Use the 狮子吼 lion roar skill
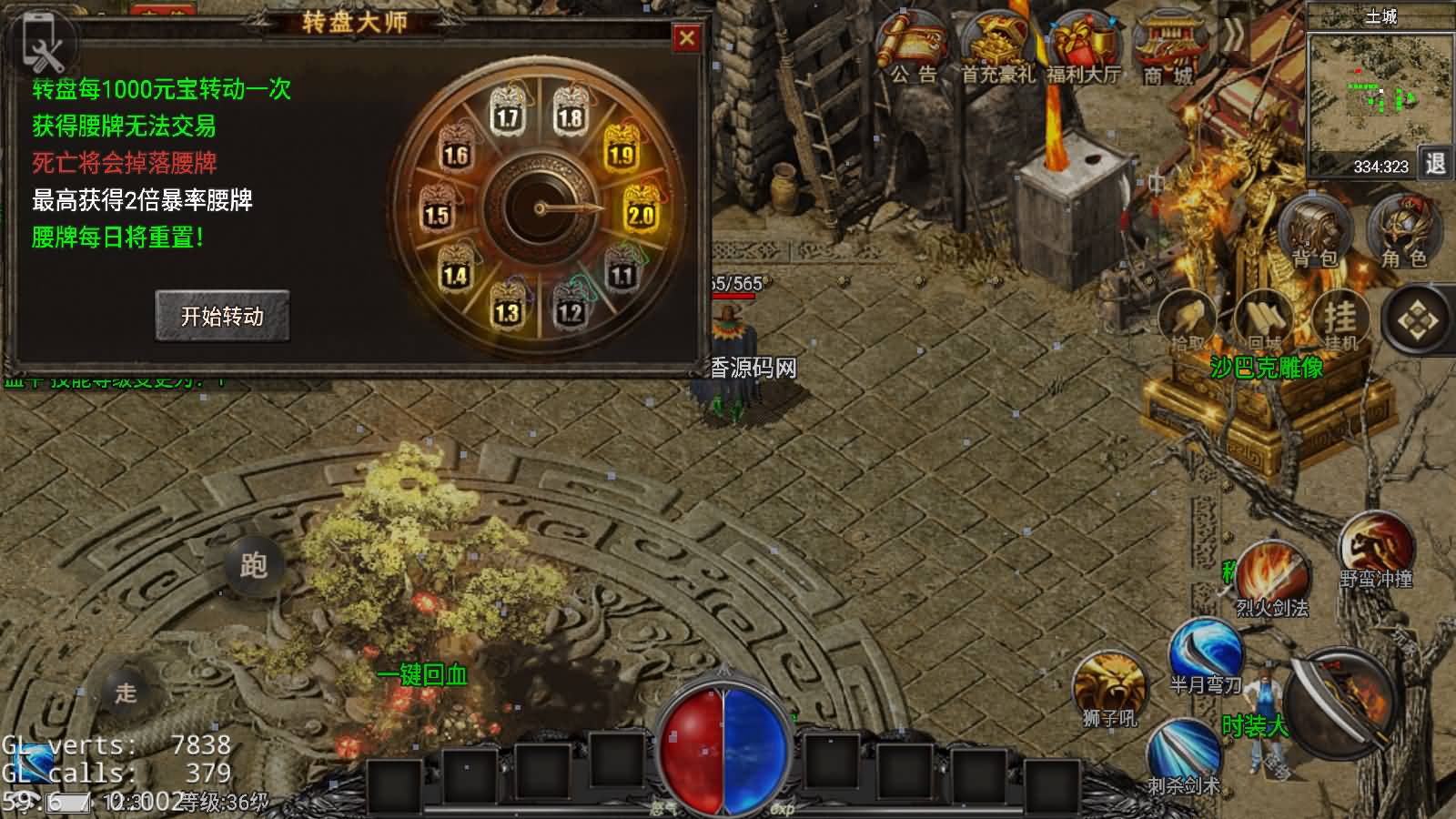This screenshot has width=1456, height=819. tap(1109, 689)
